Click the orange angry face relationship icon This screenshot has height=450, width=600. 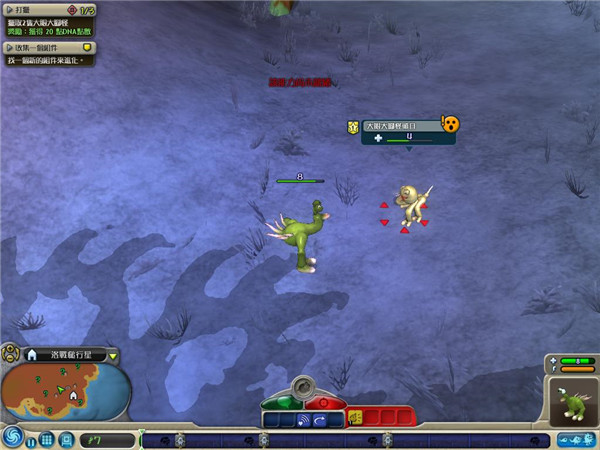(450, 123)
